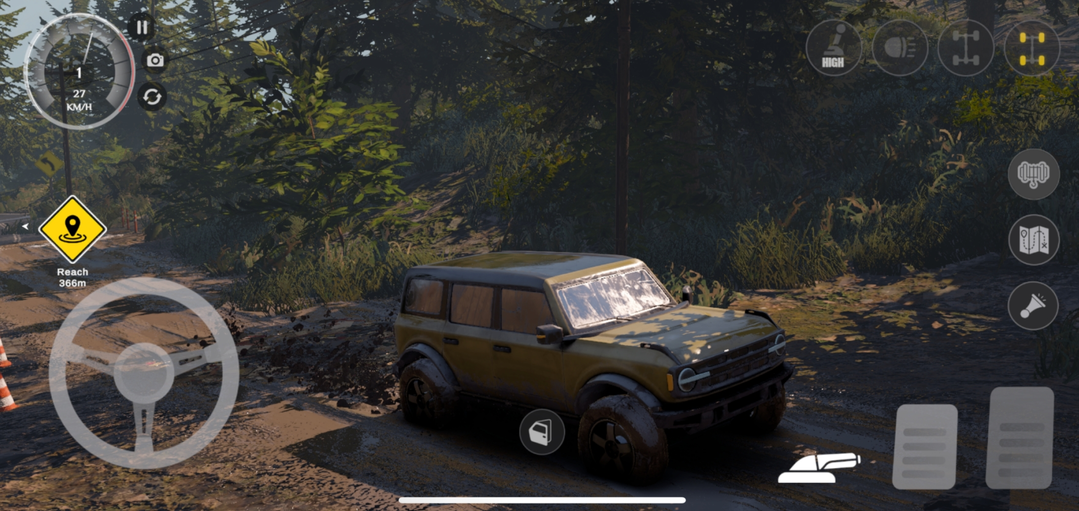Tap the car door exit button

point(542,432)
